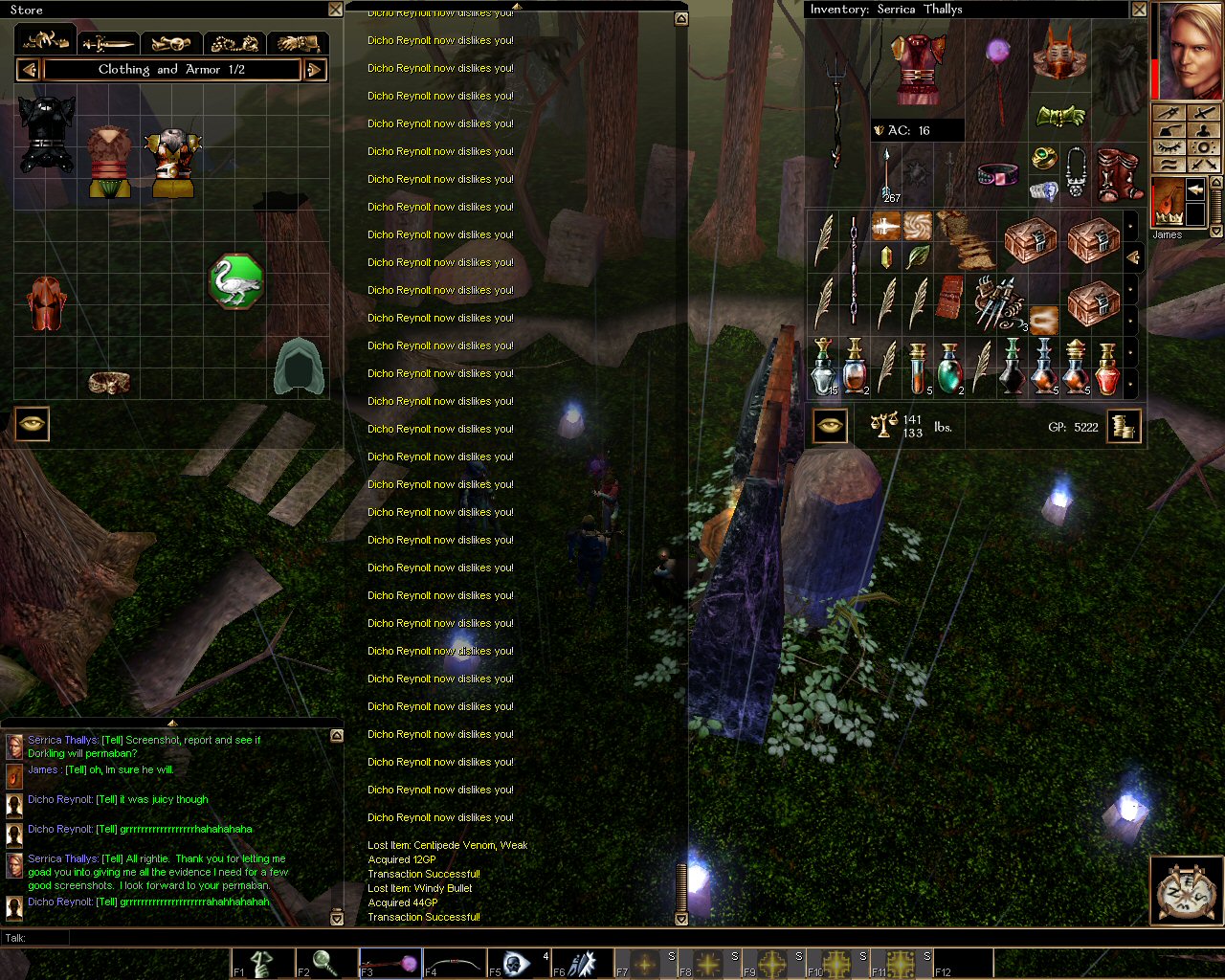Select the red helmet in the store
1225x980 pixels.
coord(45,303)
